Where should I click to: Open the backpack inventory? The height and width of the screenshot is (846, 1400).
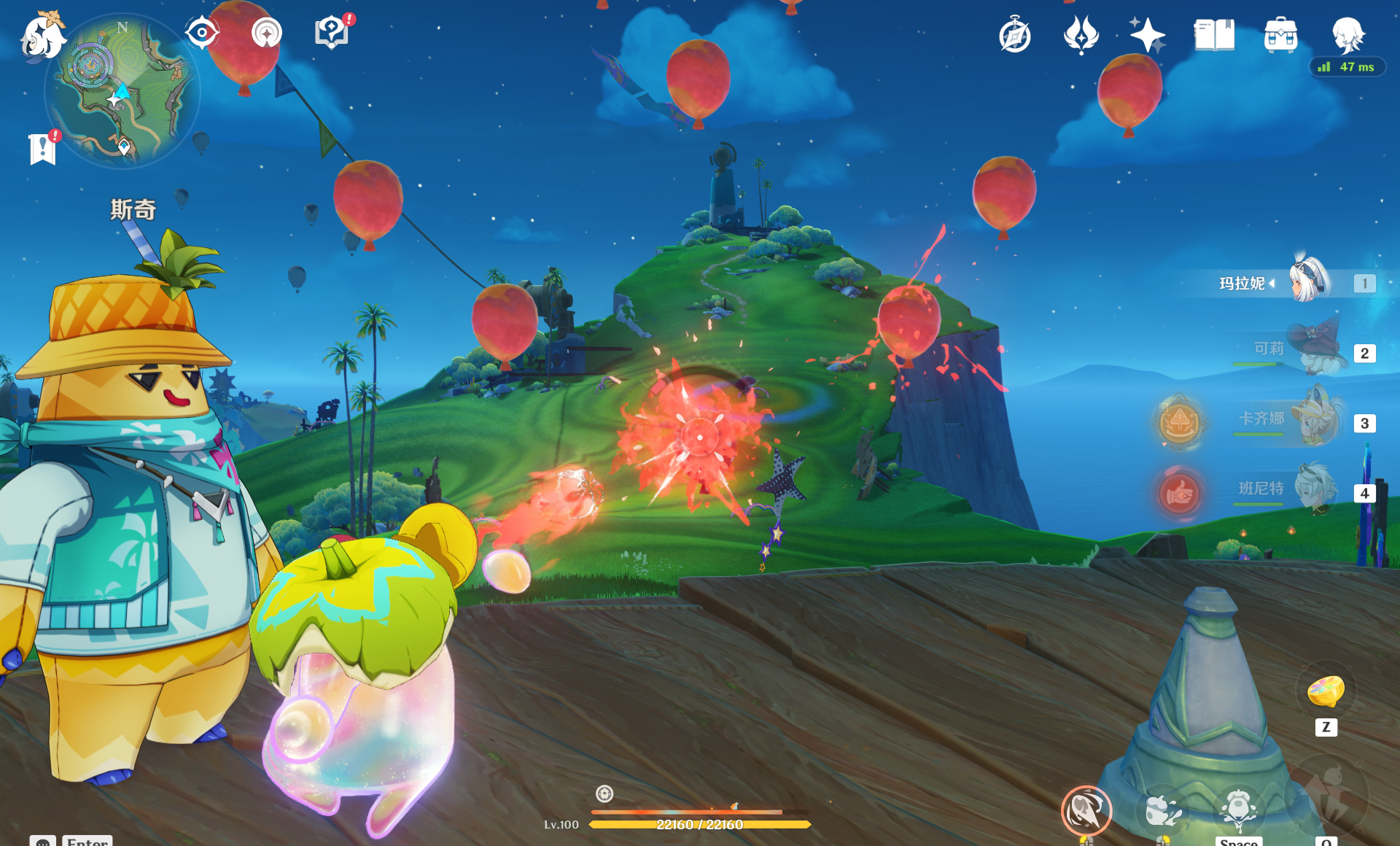click(1280, 35)
